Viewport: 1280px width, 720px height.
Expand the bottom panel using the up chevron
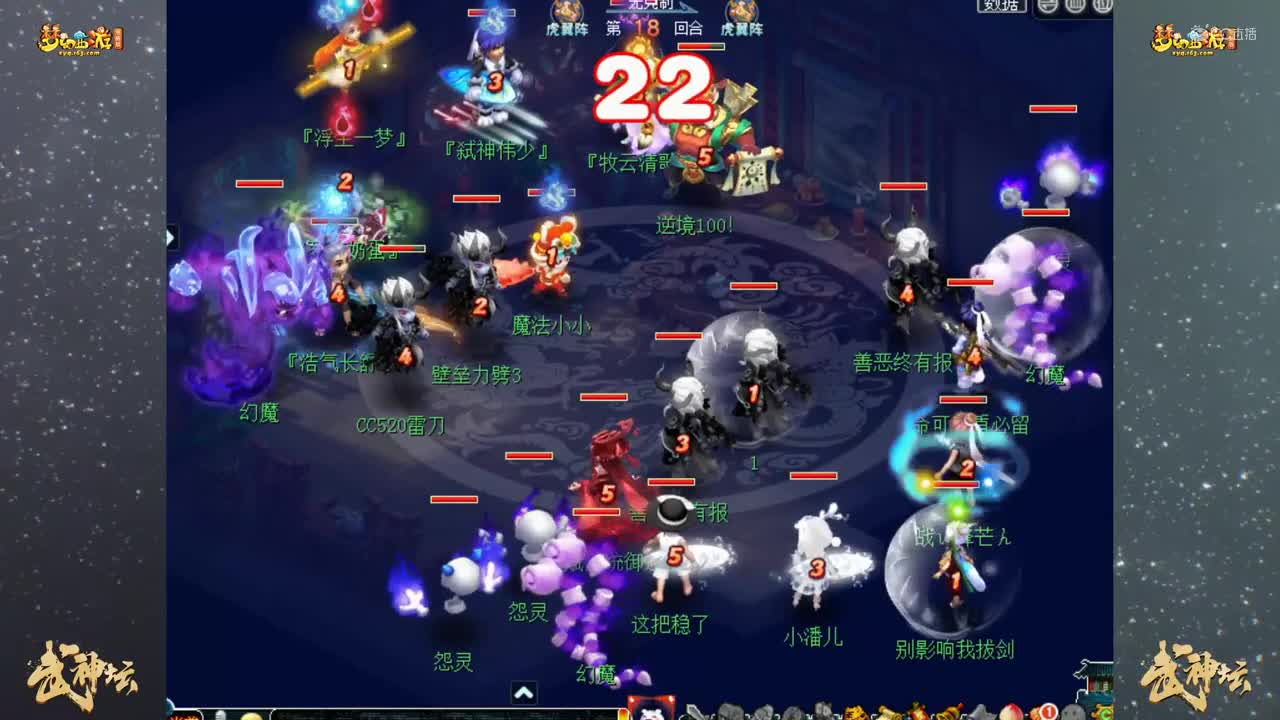(524, 691)
